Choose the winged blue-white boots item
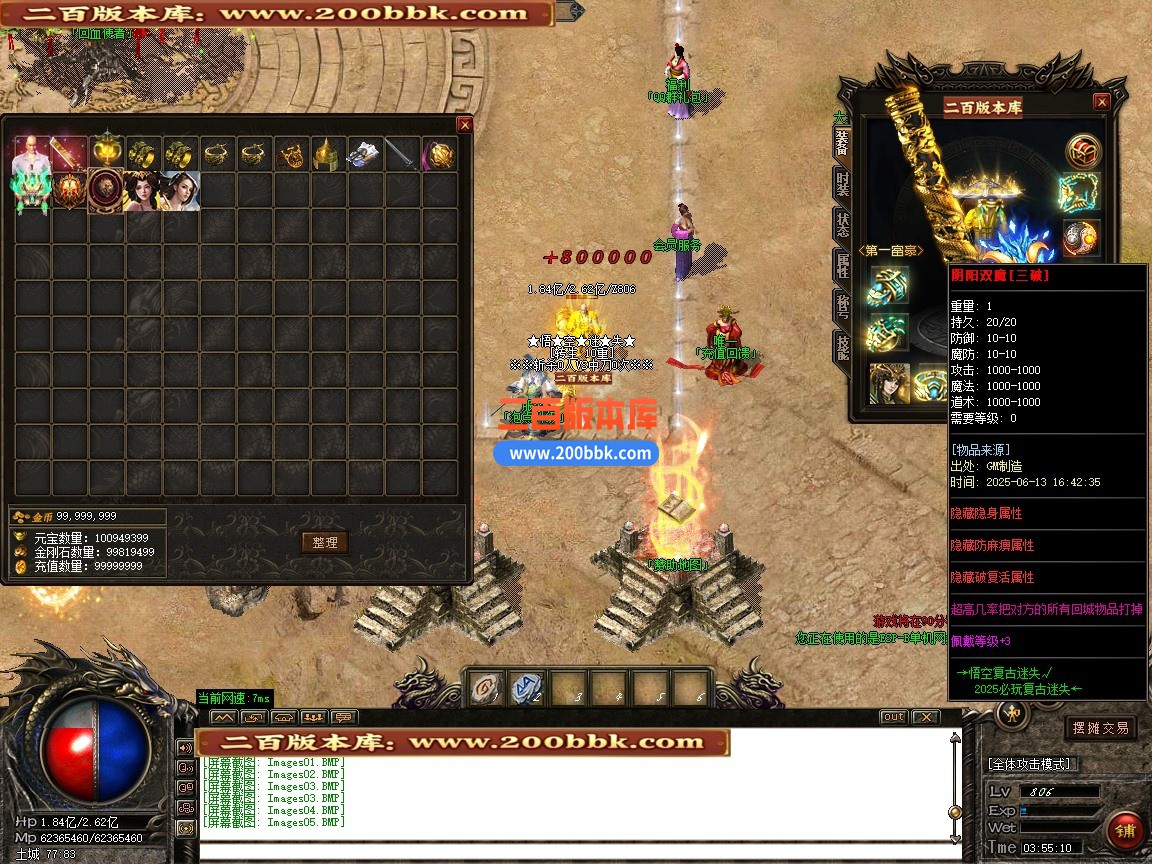 pos(364,154)
